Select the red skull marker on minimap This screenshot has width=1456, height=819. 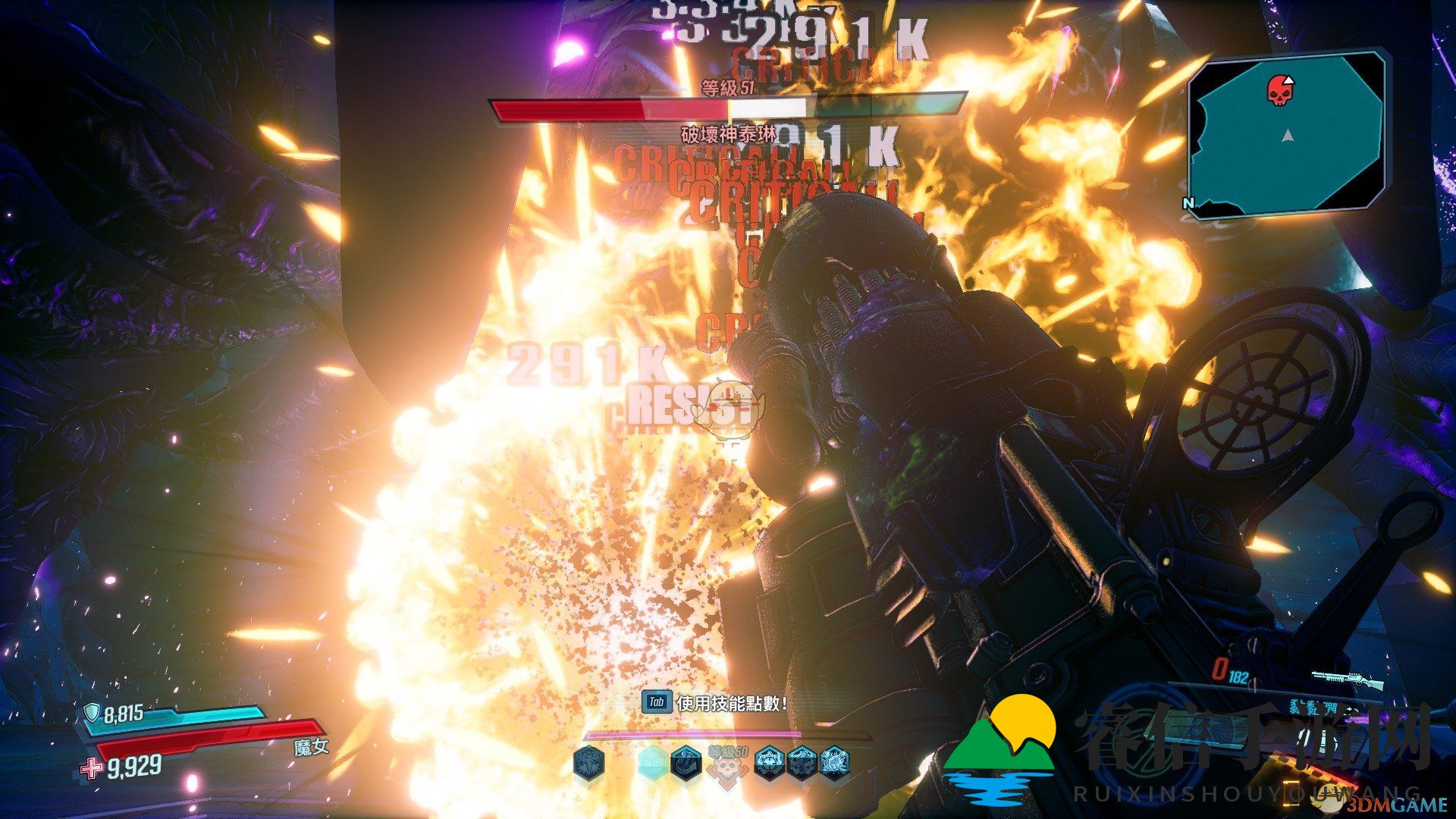coord(1279,90)
